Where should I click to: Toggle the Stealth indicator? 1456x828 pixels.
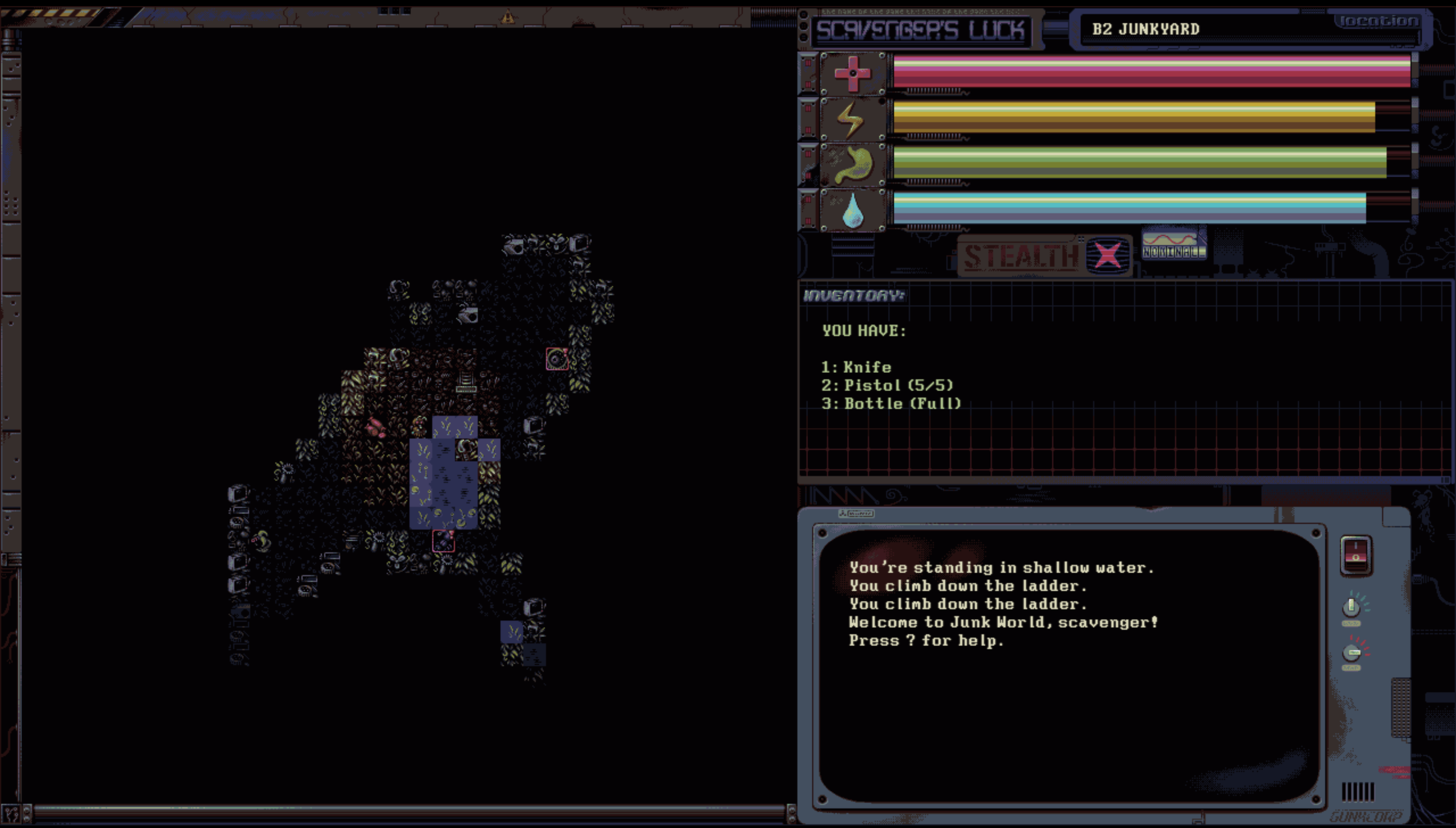tap(1044, 255)
